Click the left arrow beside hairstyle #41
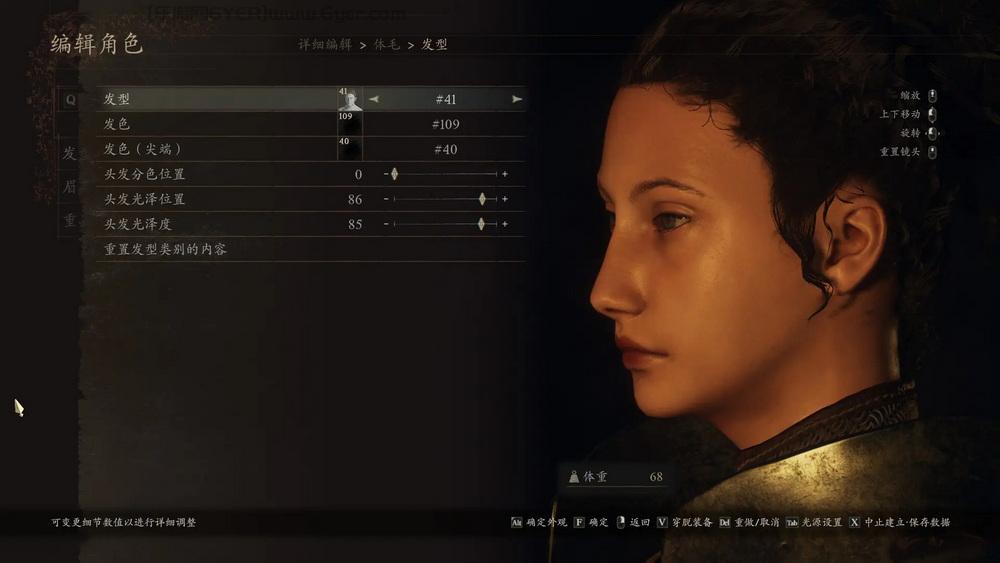Image resolution: width=1000 pixels, height=563 pixels. point(374,99)
